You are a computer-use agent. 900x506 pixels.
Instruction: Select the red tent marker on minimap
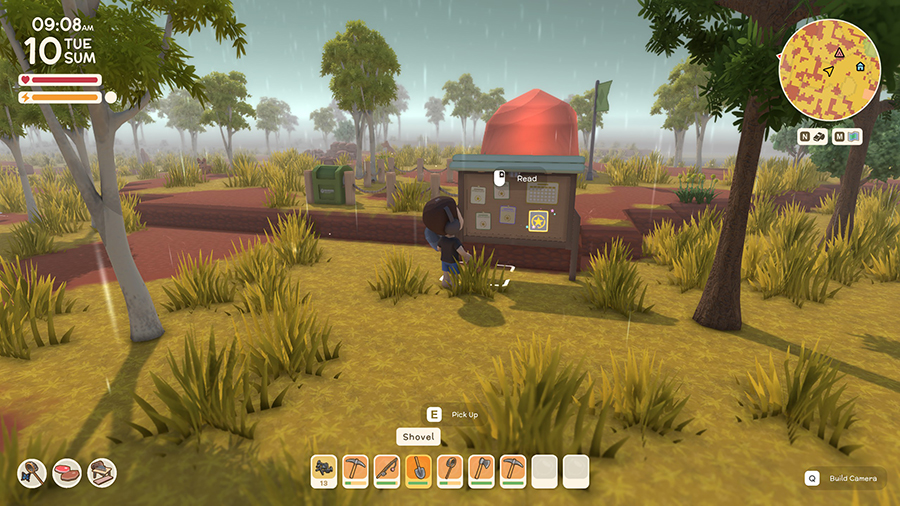839,51
